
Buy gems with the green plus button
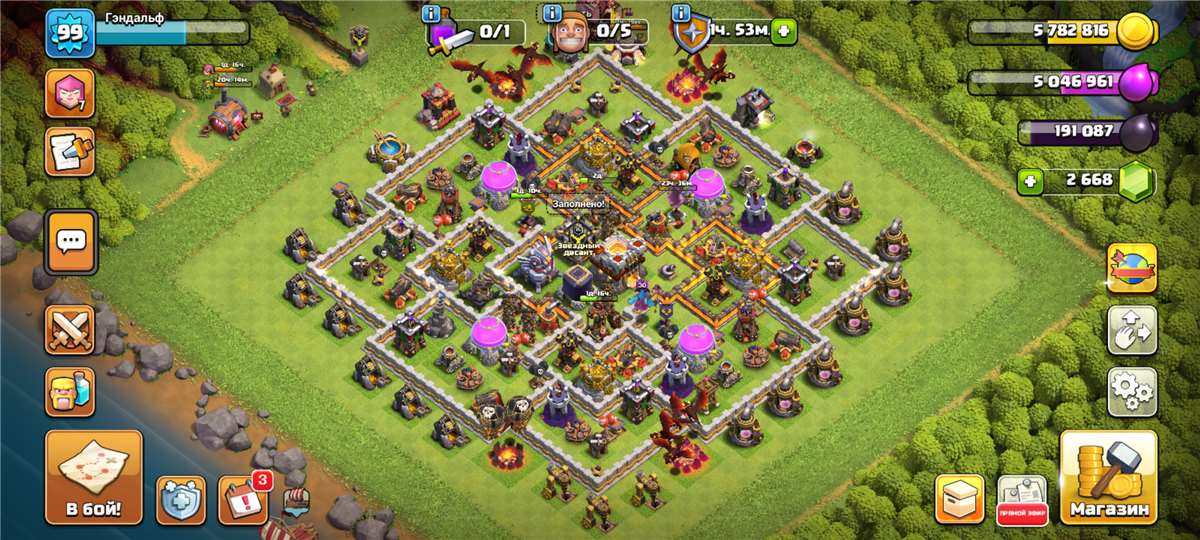1031,182
